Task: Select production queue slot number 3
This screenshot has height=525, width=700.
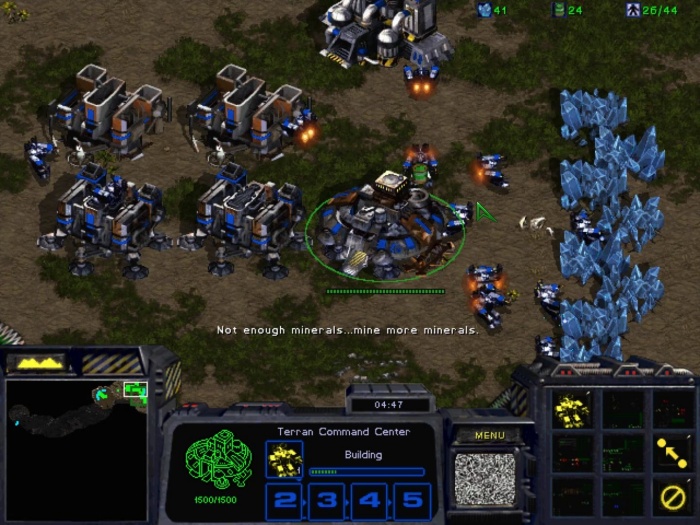Action: pos(326,498)
